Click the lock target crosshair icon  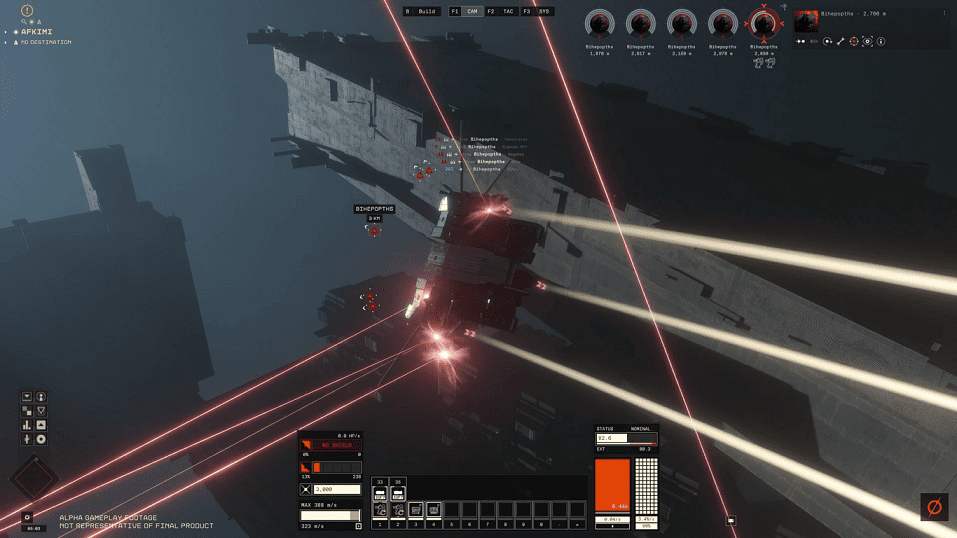(854, 42)
